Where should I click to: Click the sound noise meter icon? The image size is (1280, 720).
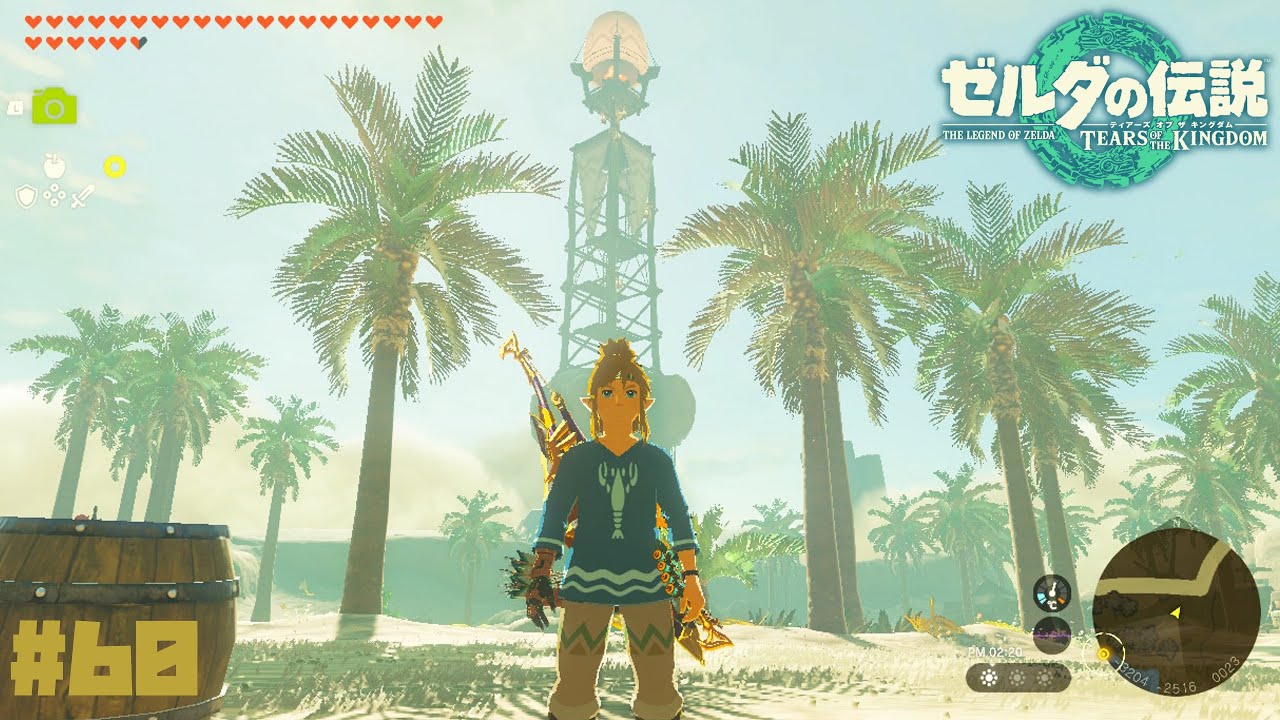(x=1051, y=635)
